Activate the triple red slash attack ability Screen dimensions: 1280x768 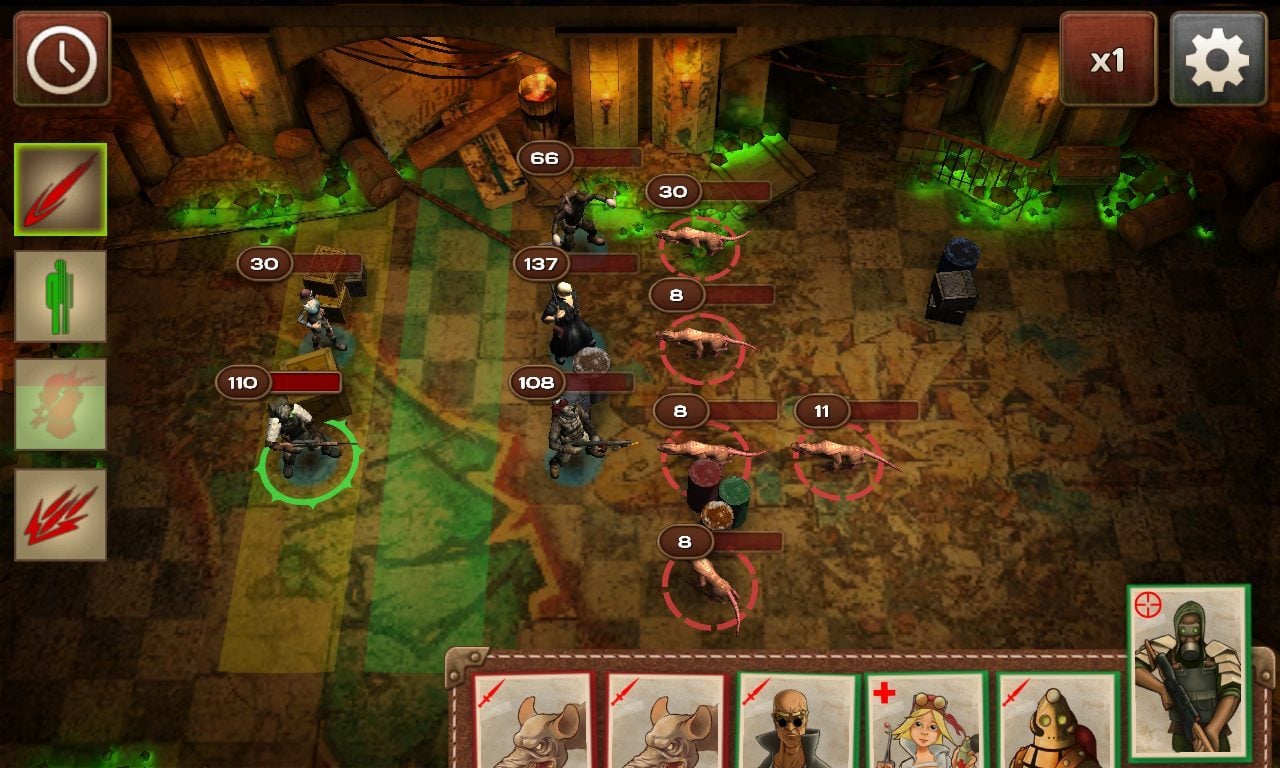click(x=60, y=514)
